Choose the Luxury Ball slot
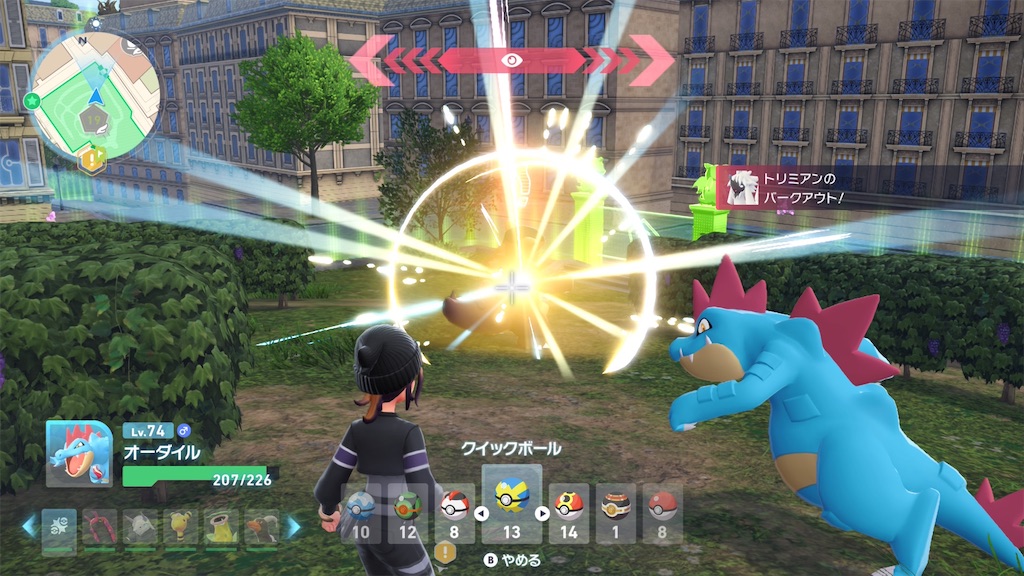The height and width of the screenshot is (576, 1024). [616, 511]
